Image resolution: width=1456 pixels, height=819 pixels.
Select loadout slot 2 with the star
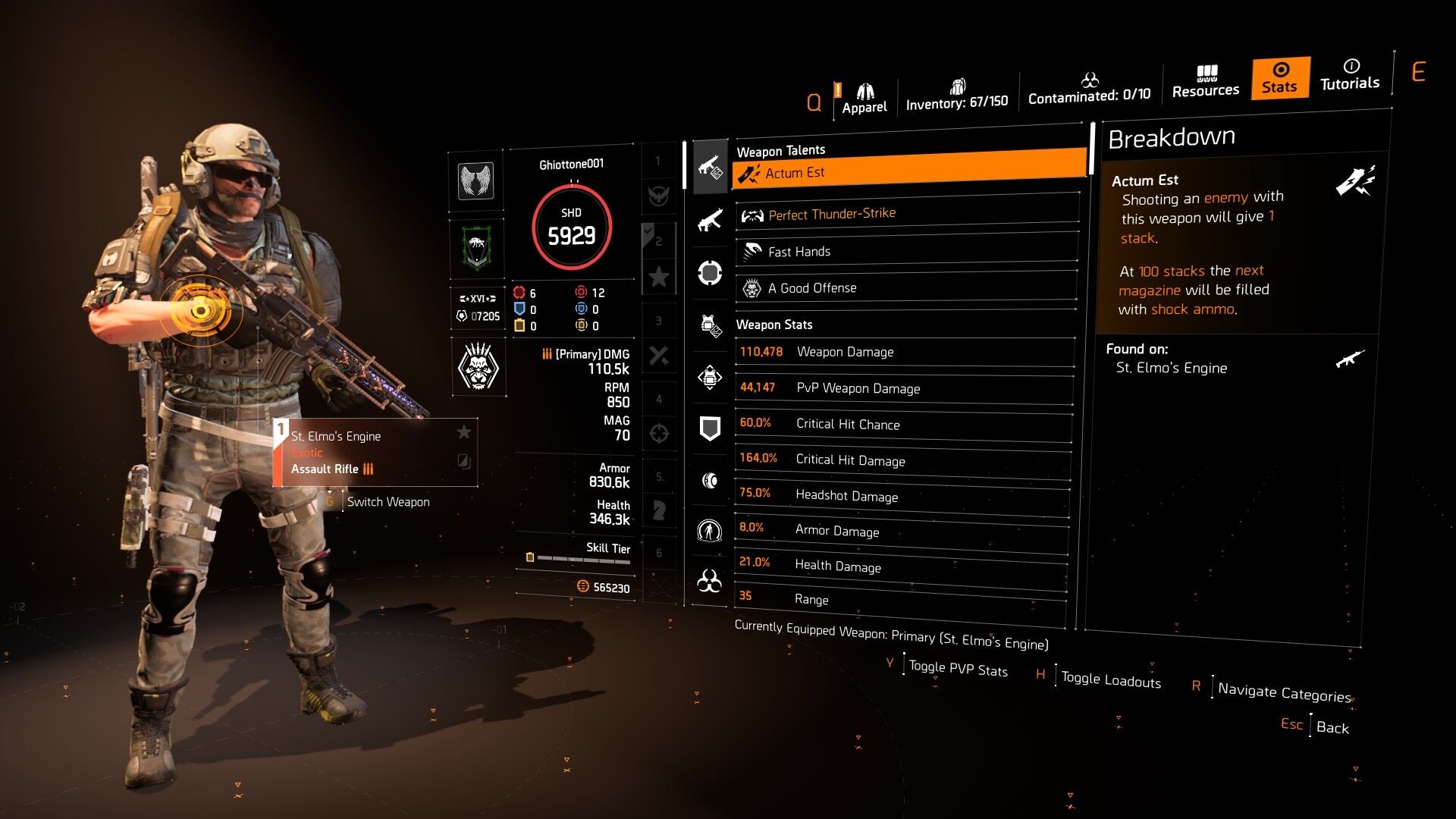658,259
